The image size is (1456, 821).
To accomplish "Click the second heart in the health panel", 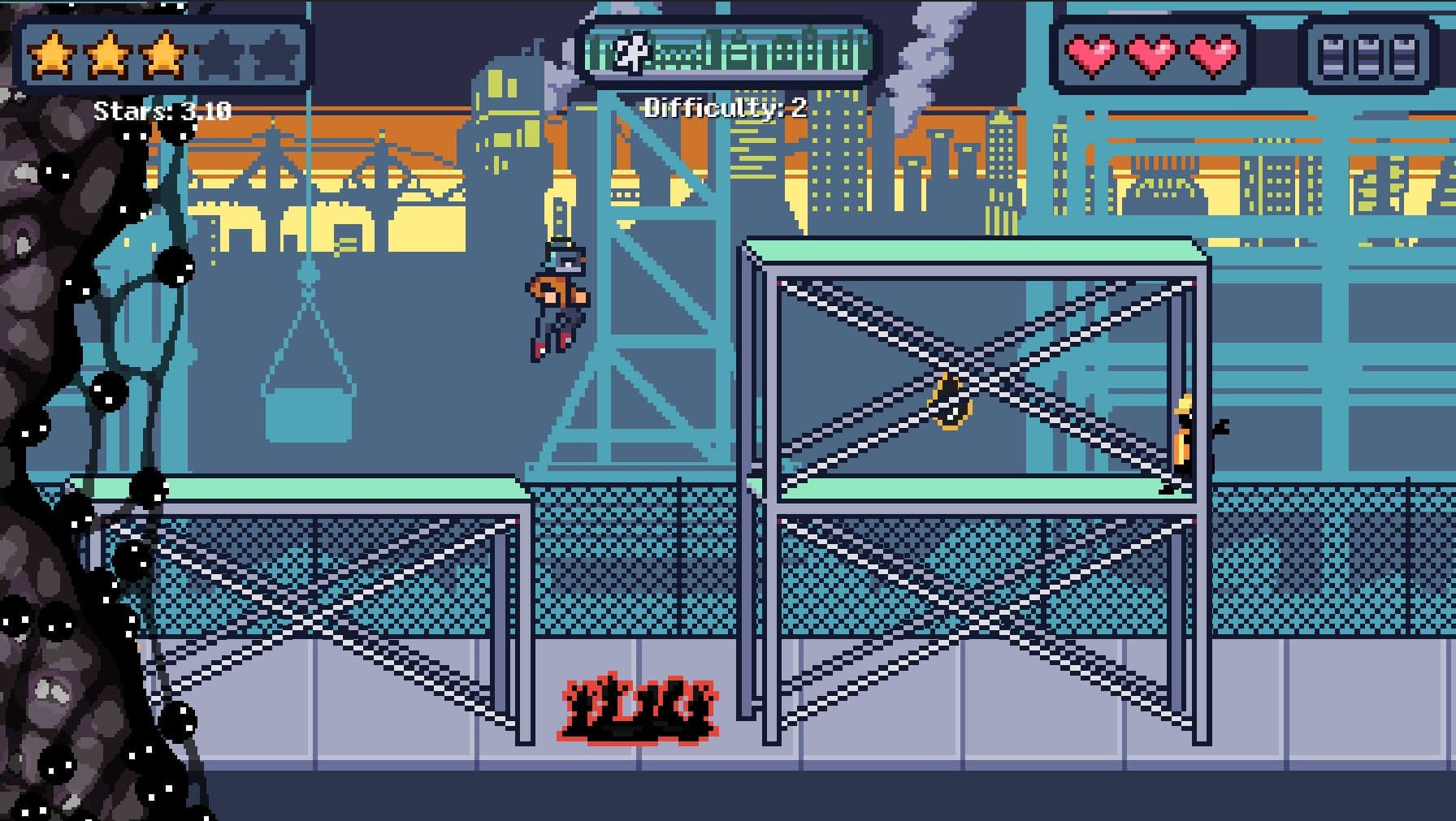I will point(1152,58).
